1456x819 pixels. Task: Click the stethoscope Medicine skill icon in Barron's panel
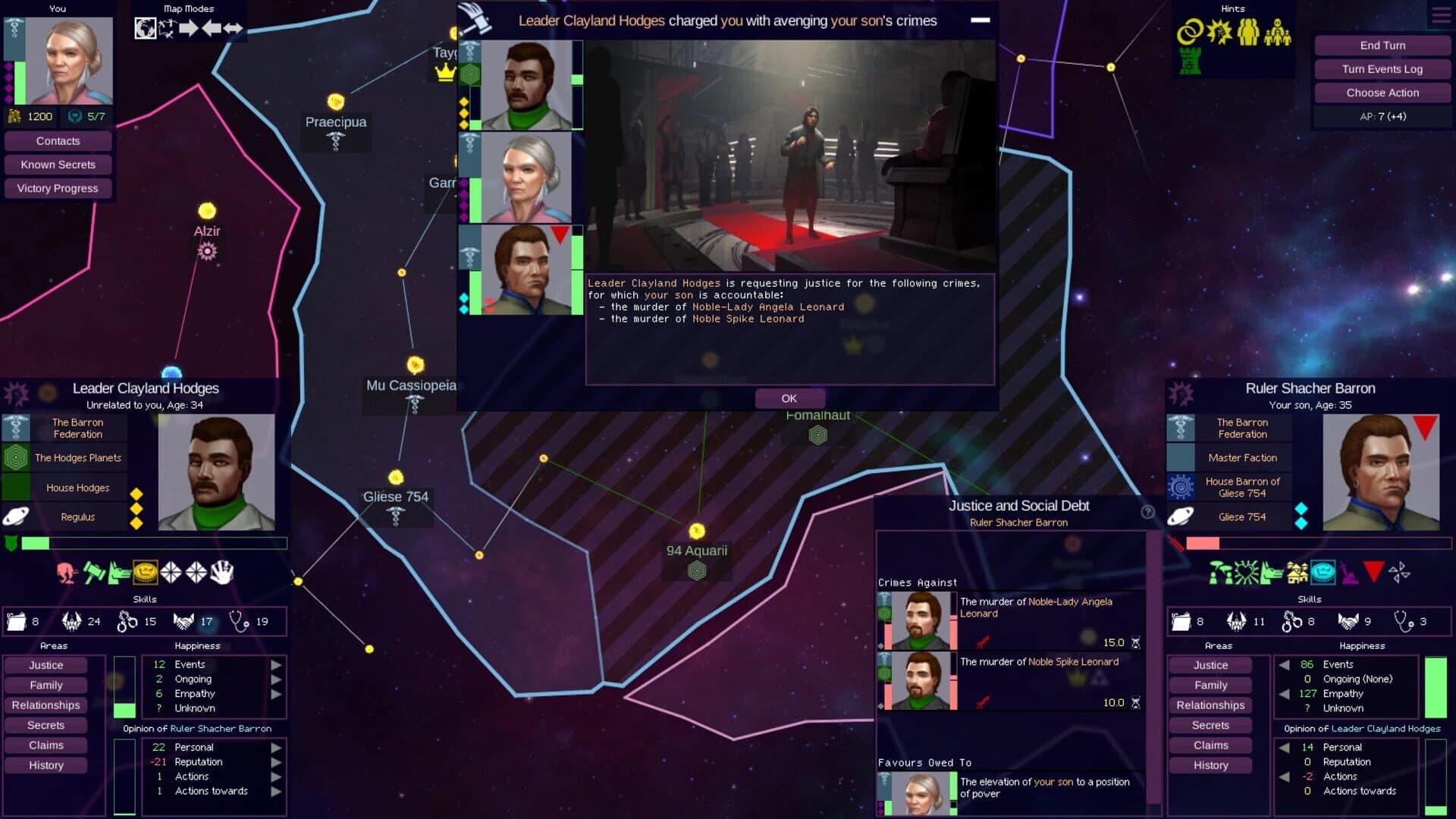point(1405,622)
